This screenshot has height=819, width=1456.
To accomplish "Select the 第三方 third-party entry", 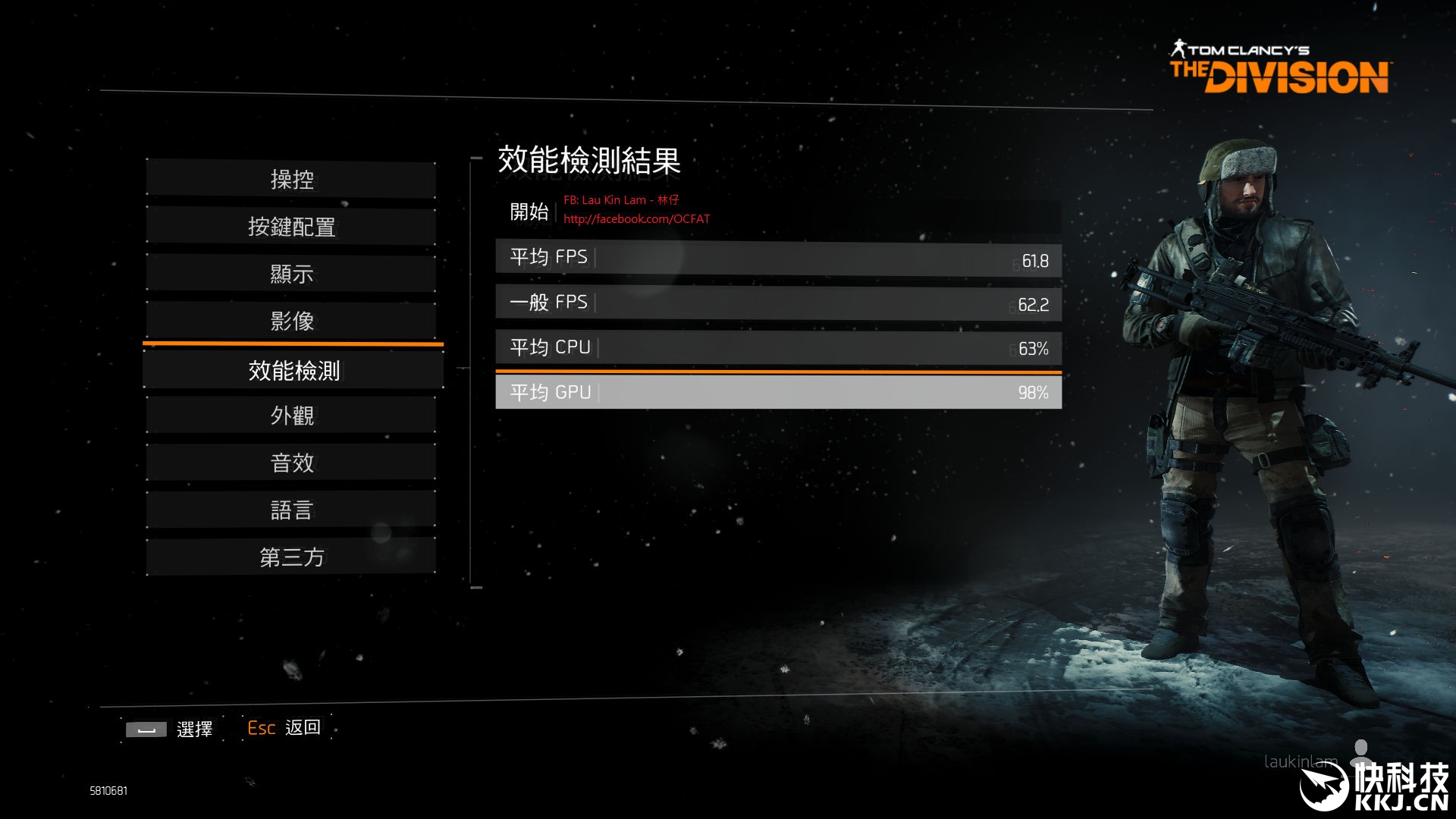I will click(291, 557).
